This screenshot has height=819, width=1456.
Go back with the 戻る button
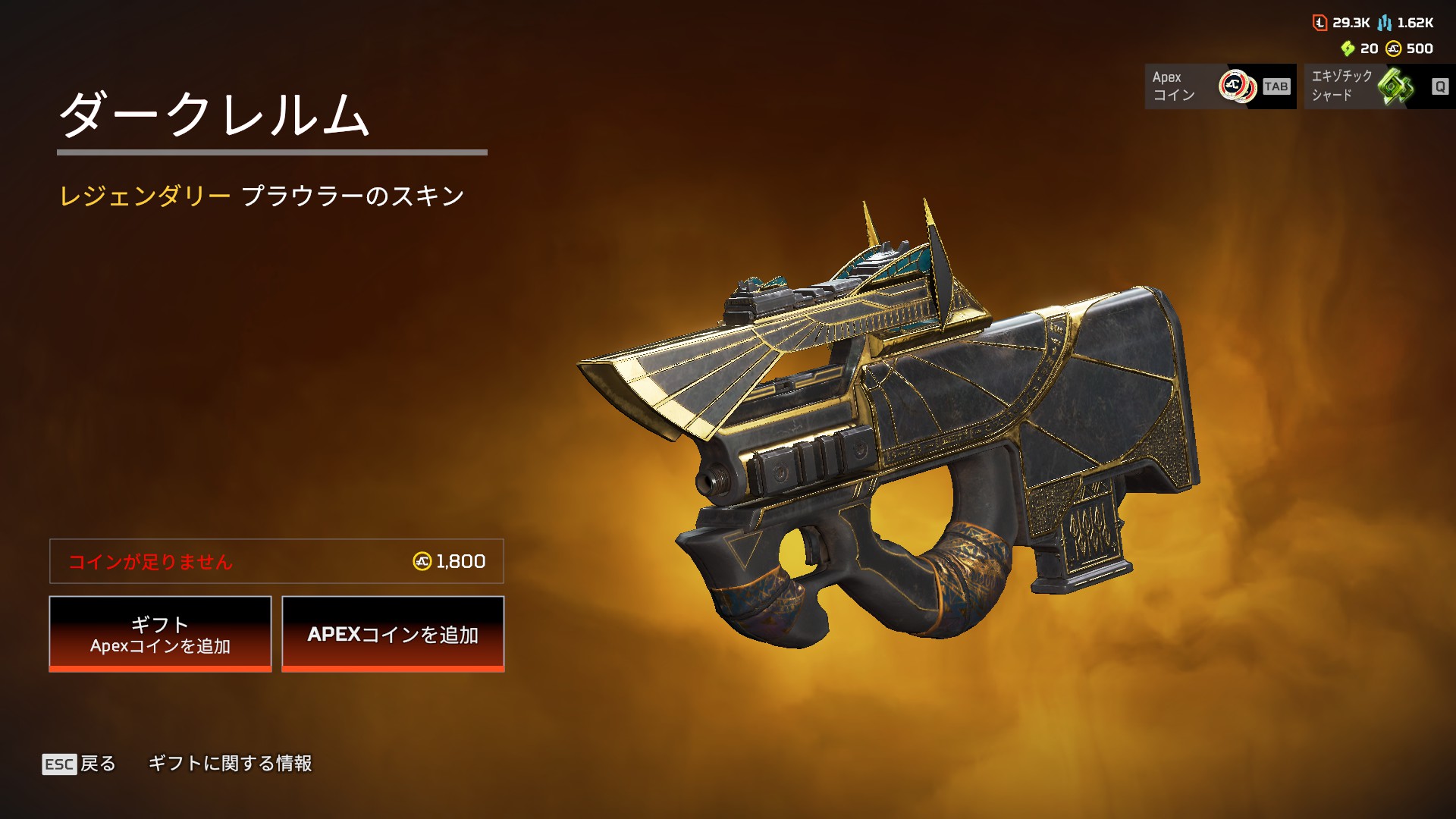tap(80, 764)
